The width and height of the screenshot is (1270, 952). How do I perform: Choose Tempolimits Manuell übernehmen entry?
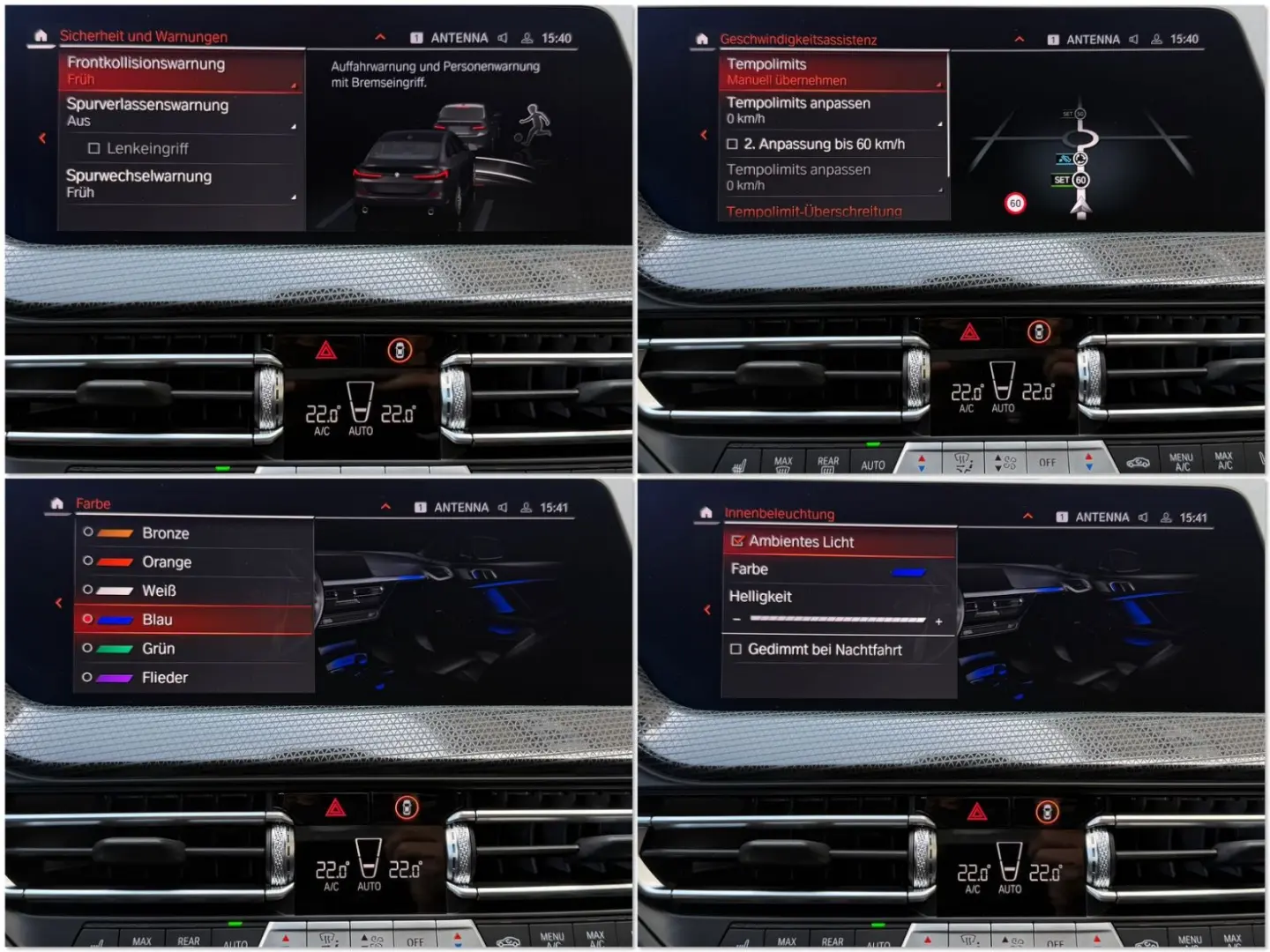coord(833,71)
